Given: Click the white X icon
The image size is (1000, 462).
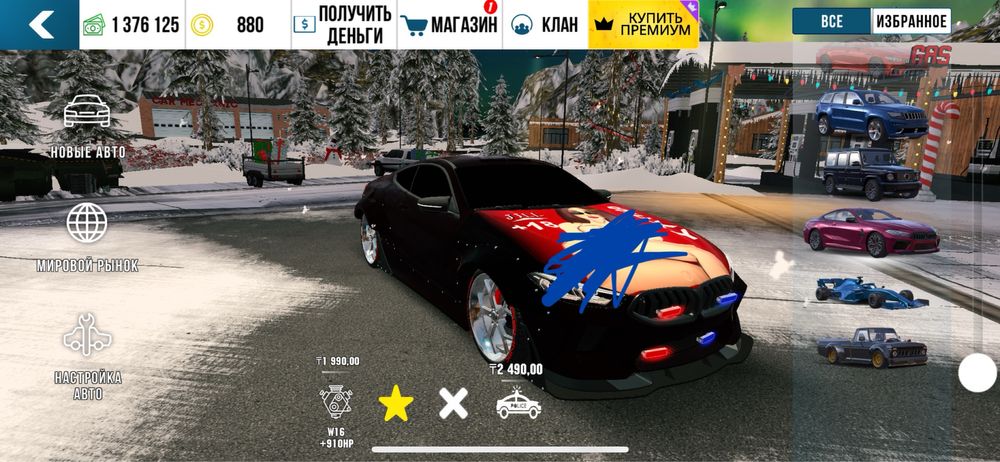Looking at the screenshot, I should coord(454,403).
